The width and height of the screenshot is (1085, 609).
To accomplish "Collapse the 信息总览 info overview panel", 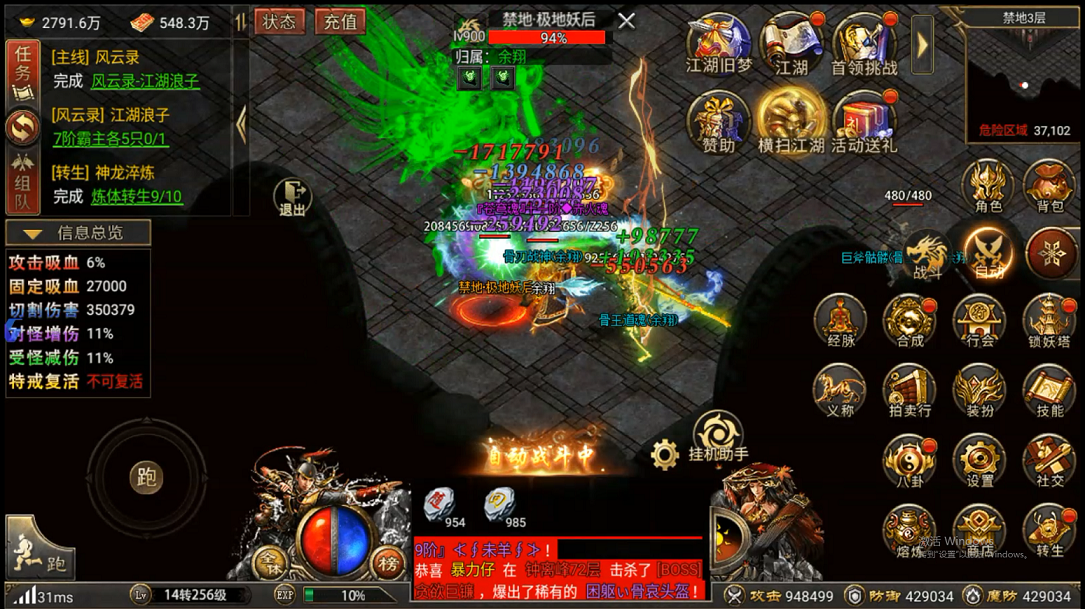I will [x=77, y=233].
